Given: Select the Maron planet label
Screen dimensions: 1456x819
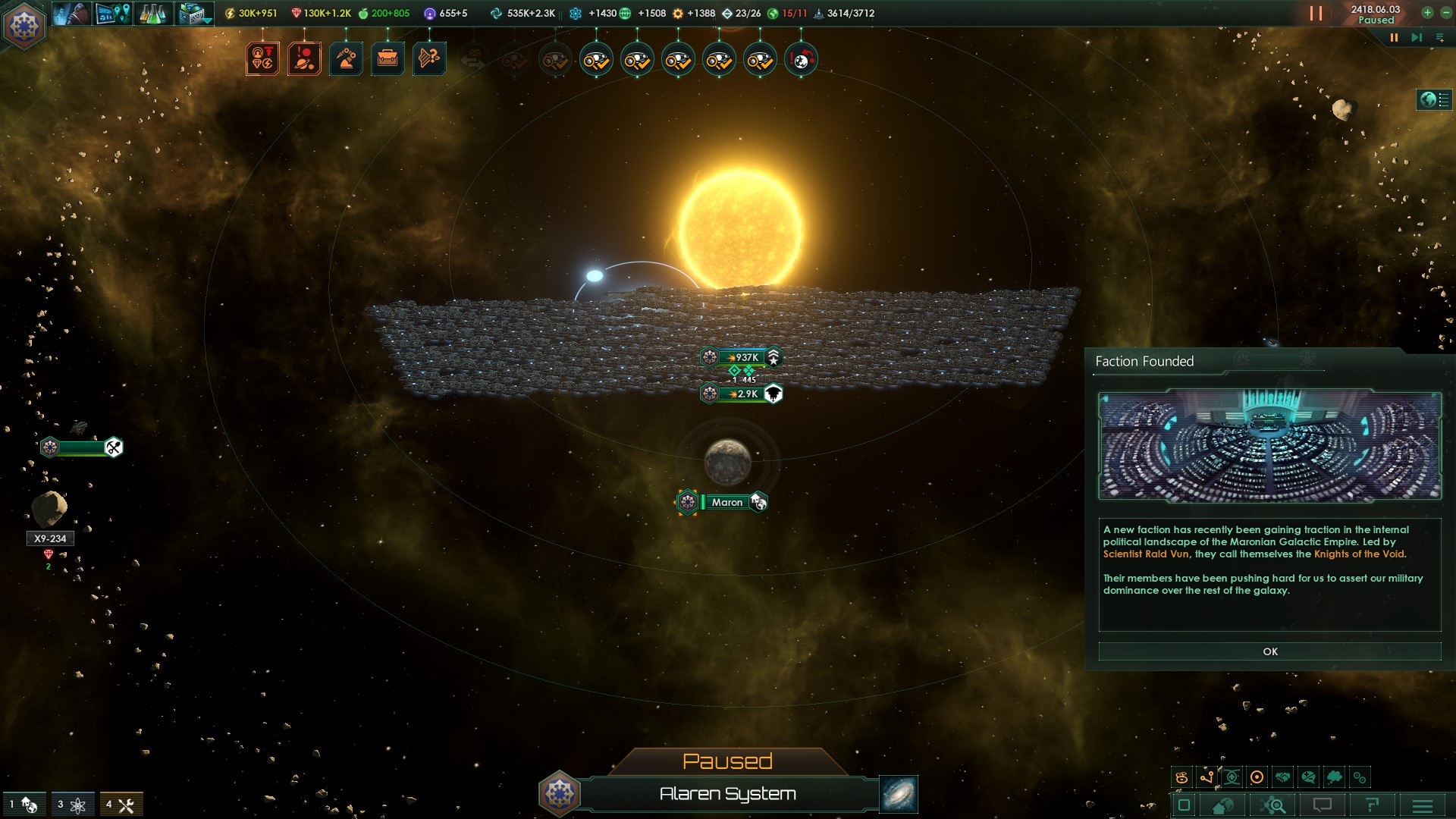Looking at the screenshot, I should [x=726, y=502].
